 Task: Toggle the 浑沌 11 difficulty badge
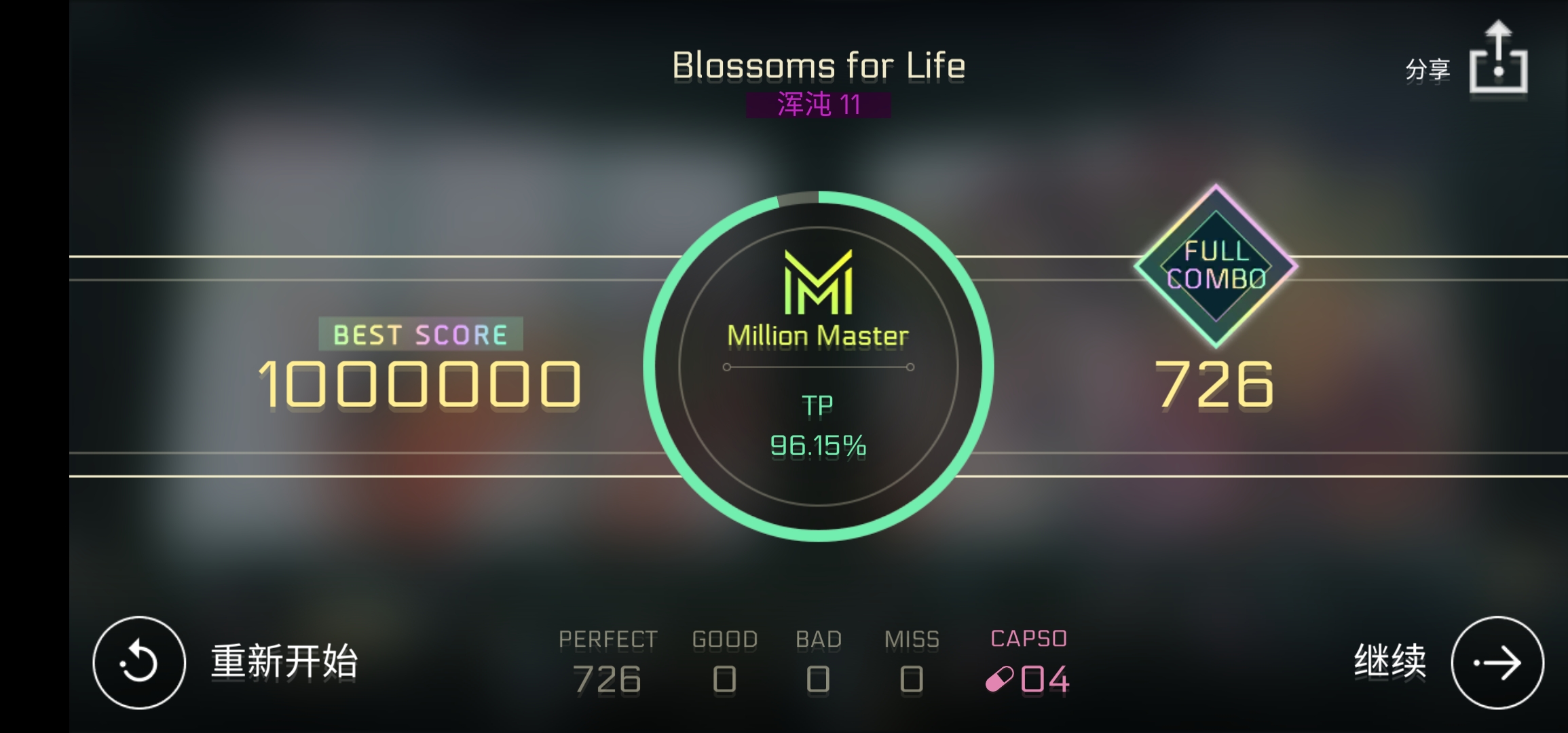point(818,103)
